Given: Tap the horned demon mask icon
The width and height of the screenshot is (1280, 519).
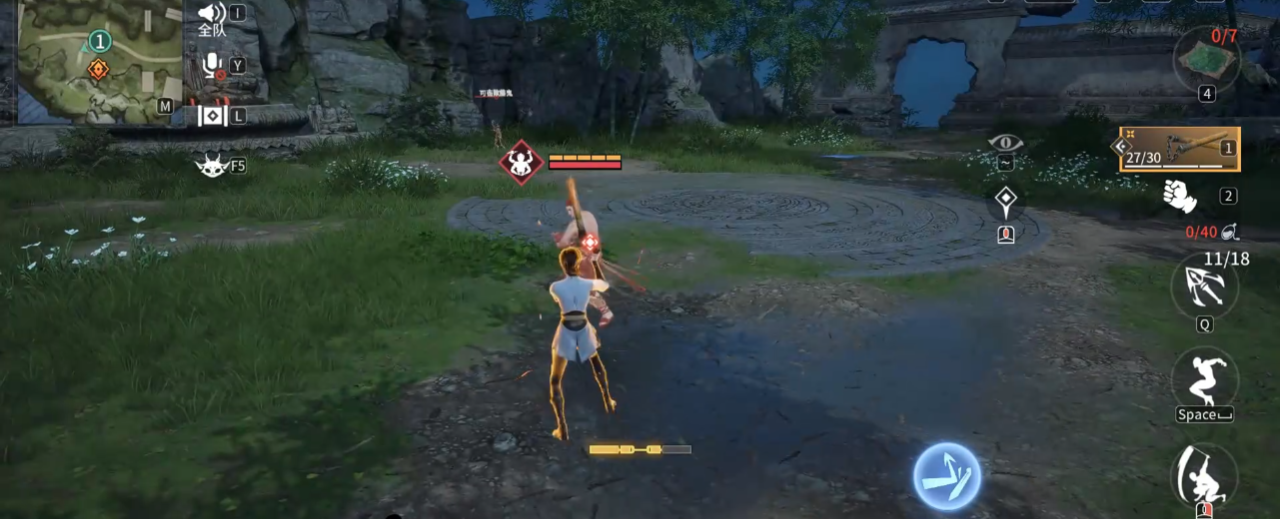Looking at the screenshot, I should pyautogui.click(x=212, y=165).
